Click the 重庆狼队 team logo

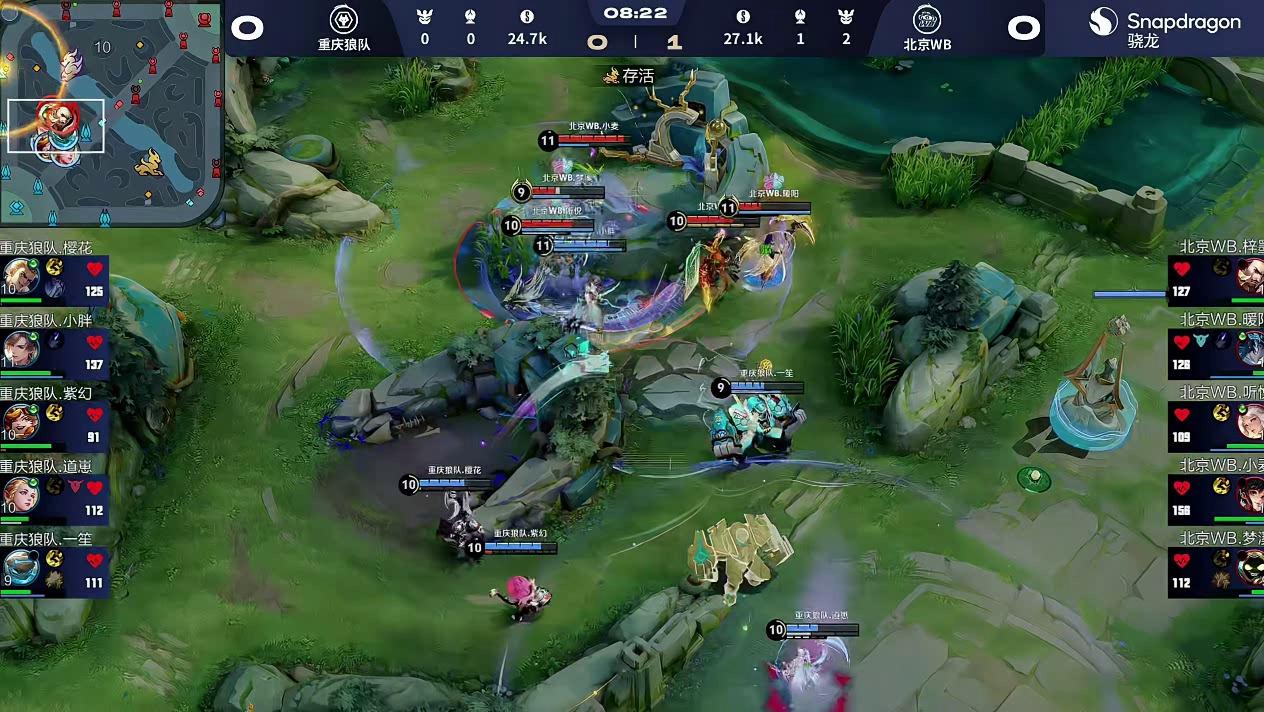tap(344, 20)
